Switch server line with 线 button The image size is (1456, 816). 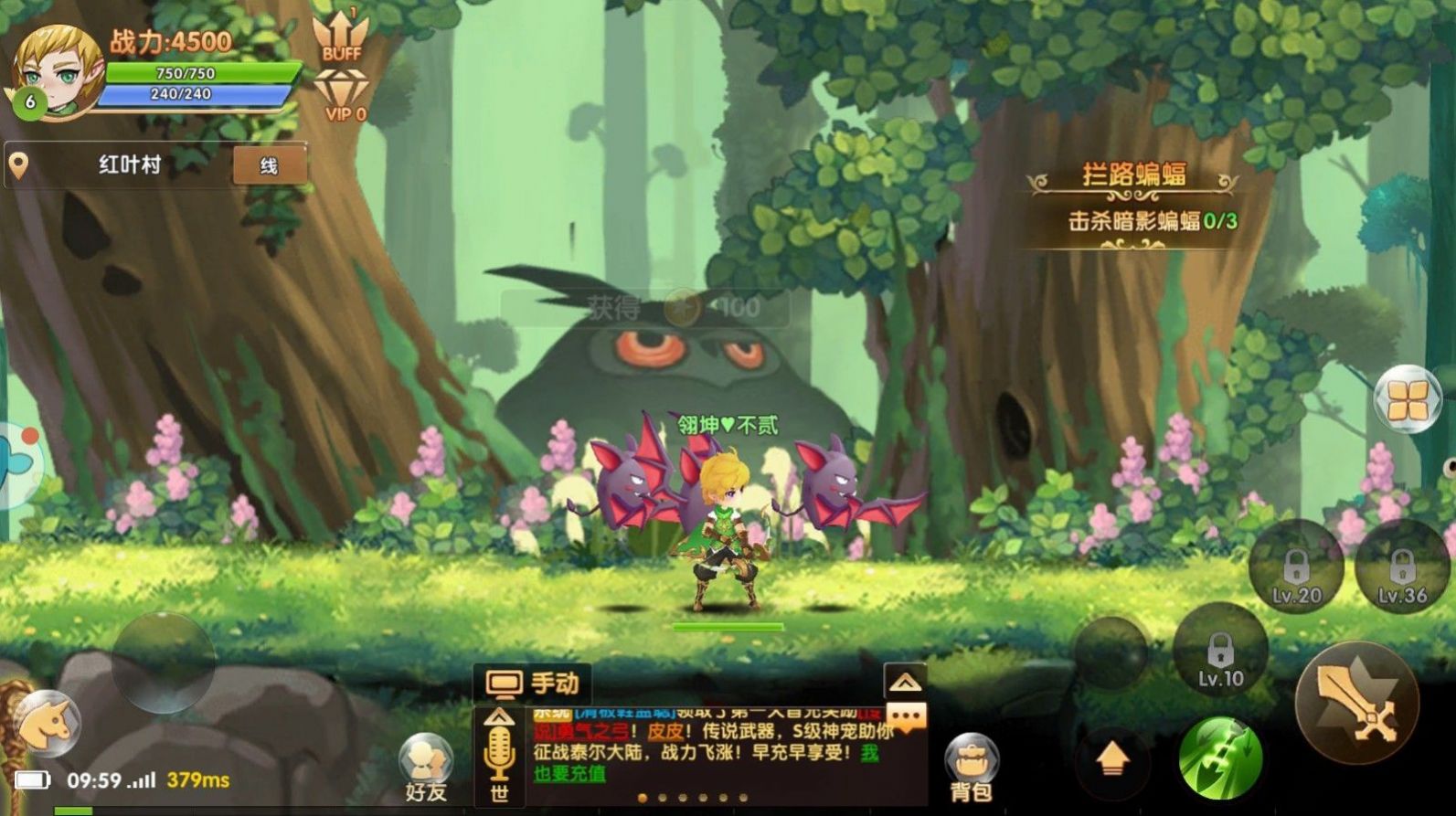[x=269, y=165]
